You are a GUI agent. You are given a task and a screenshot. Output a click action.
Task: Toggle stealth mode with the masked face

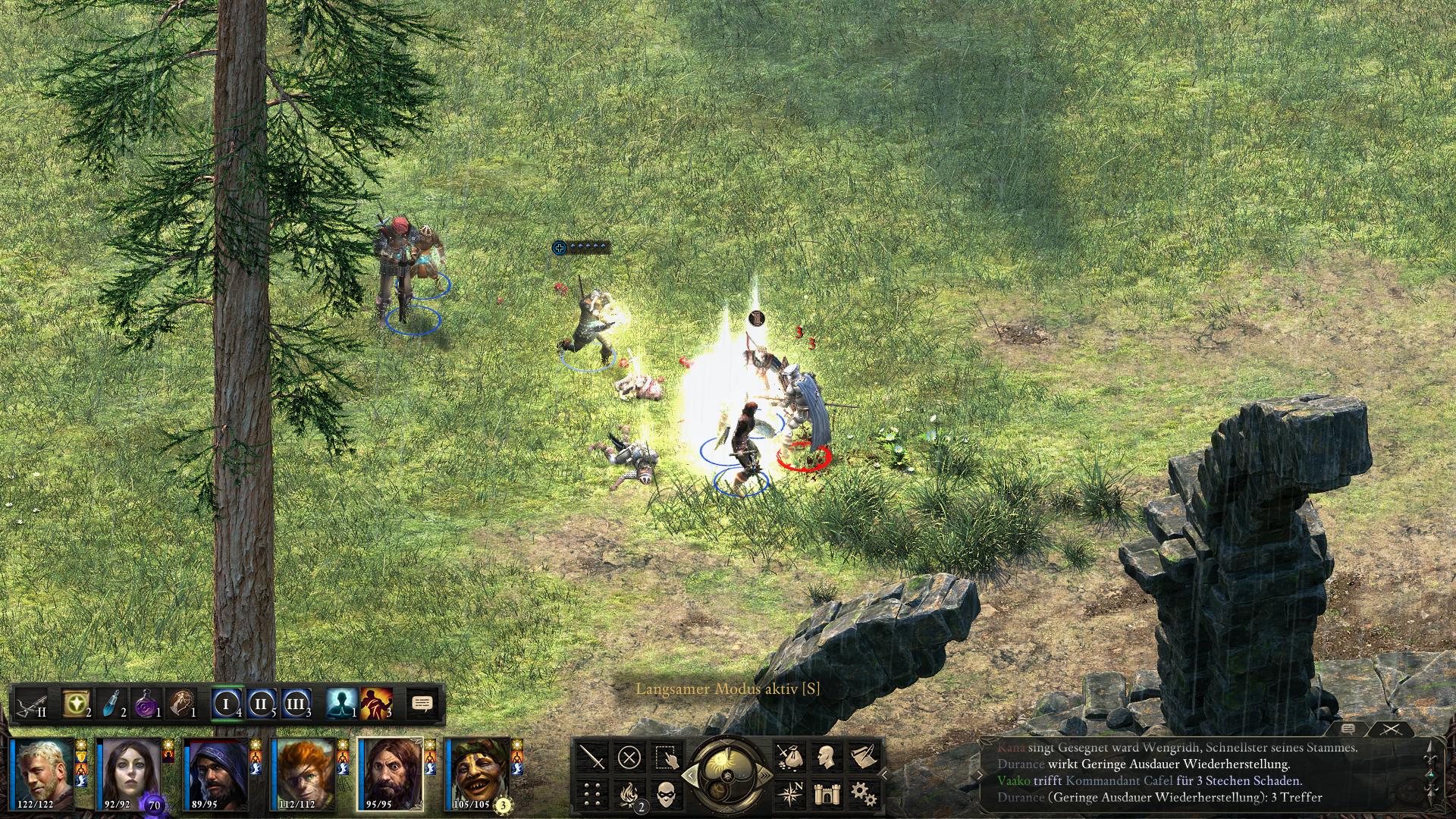point(665,794)
